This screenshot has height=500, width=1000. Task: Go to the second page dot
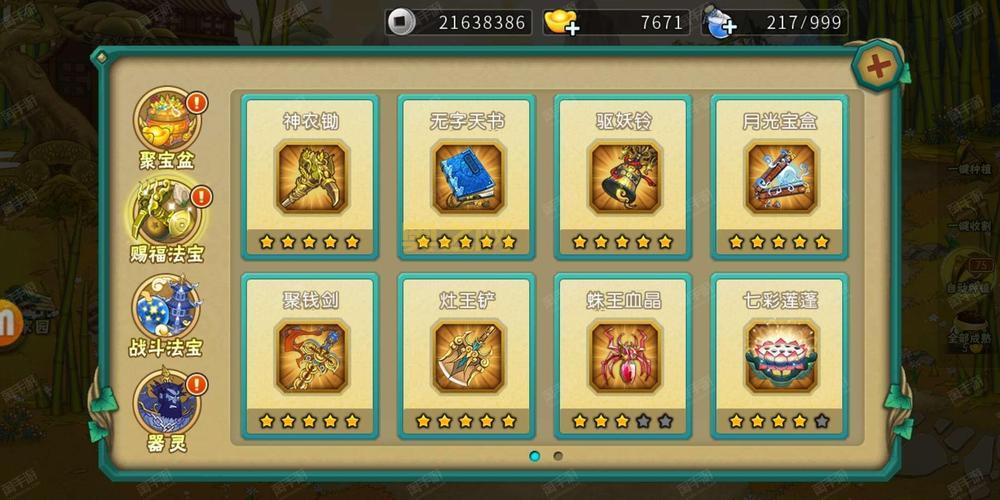[558, 456]
